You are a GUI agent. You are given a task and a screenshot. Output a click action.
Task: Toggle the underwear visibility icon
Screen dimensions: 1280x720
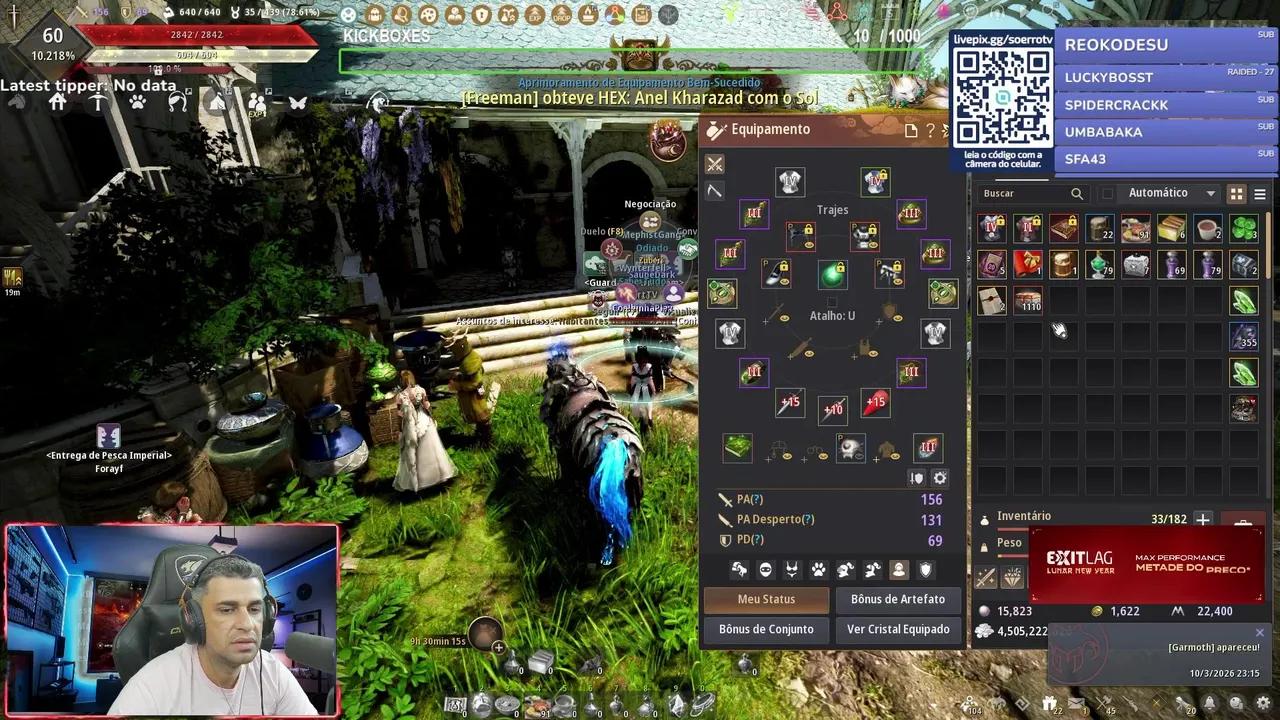coord(791,569)
